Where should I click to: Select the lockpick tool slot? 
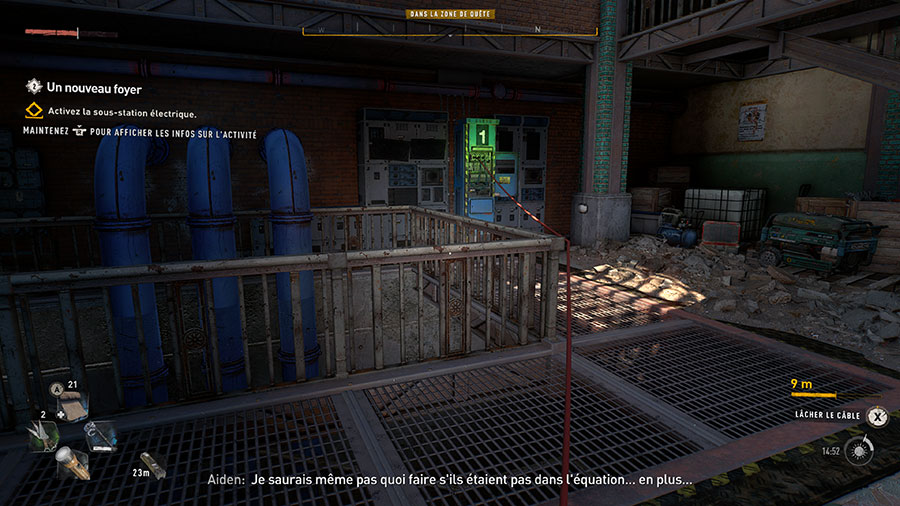point(101,434)
